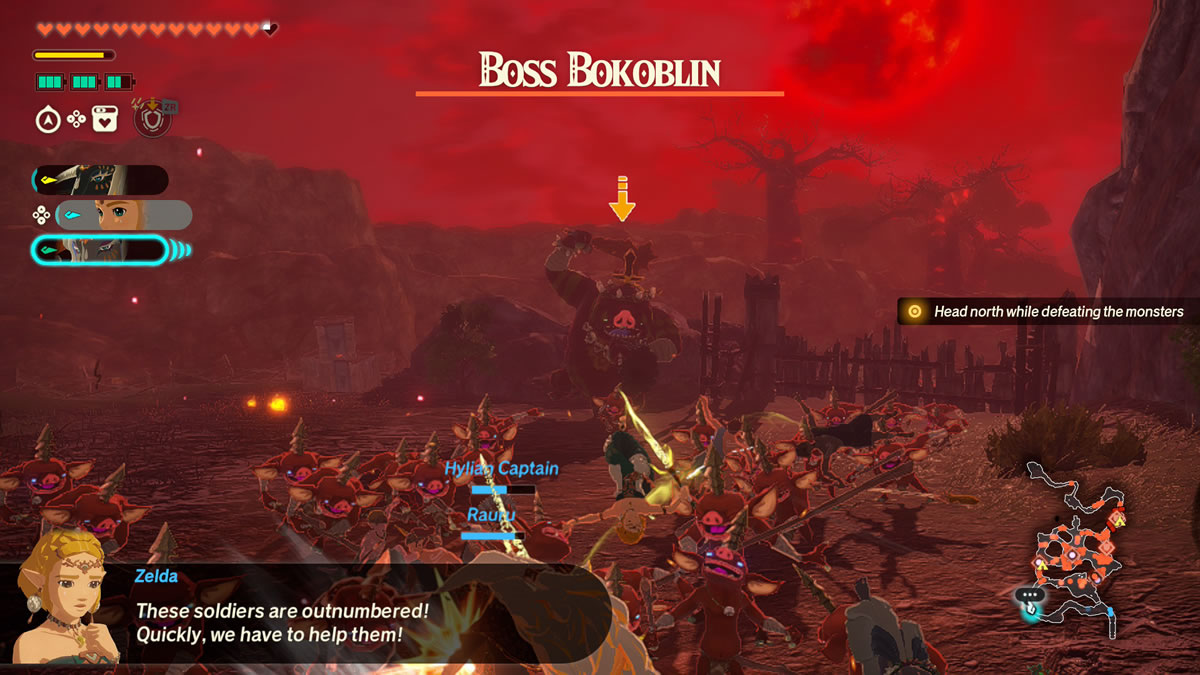
Task: Target the Boss Bokoblin arrow marker
Action: tap(622, 199)
